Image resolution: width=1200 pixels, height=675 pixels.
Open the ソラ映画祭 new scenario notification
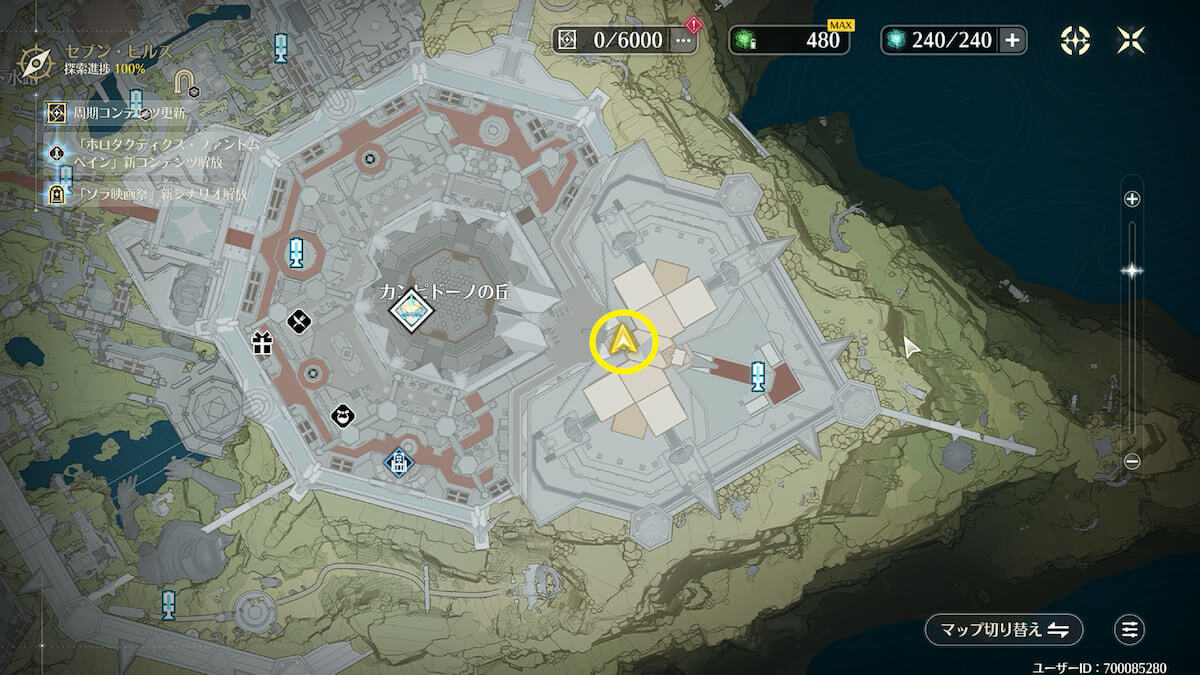click(x=150, y=194)
